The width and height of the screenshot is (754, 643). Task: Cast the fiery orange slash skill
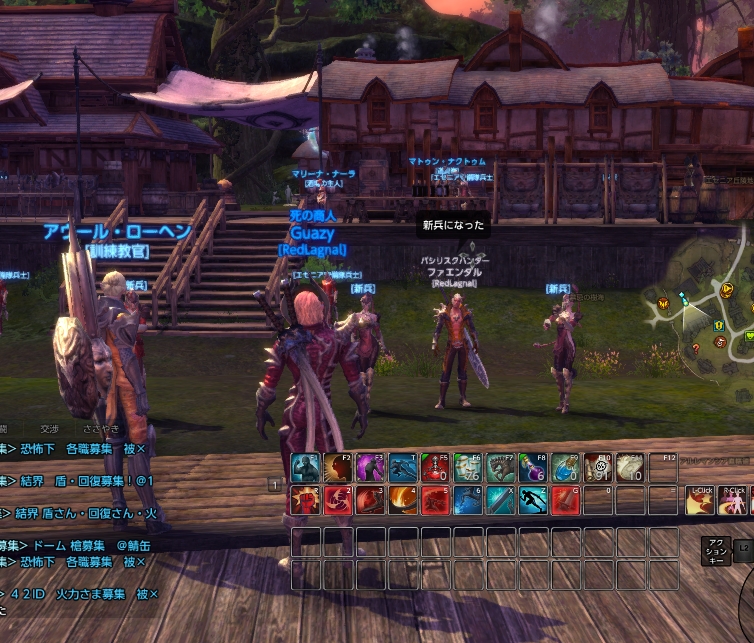click(403, 499)
